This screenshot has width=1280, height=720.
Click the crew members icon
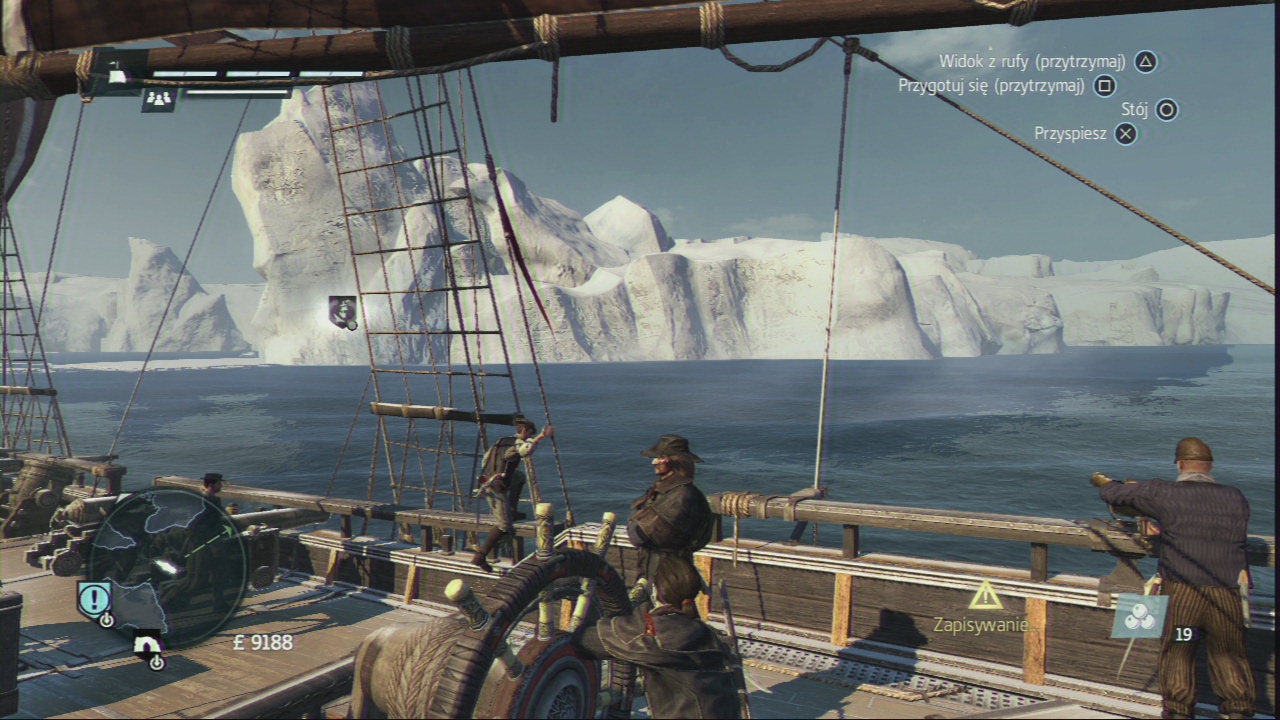(160, 98)
